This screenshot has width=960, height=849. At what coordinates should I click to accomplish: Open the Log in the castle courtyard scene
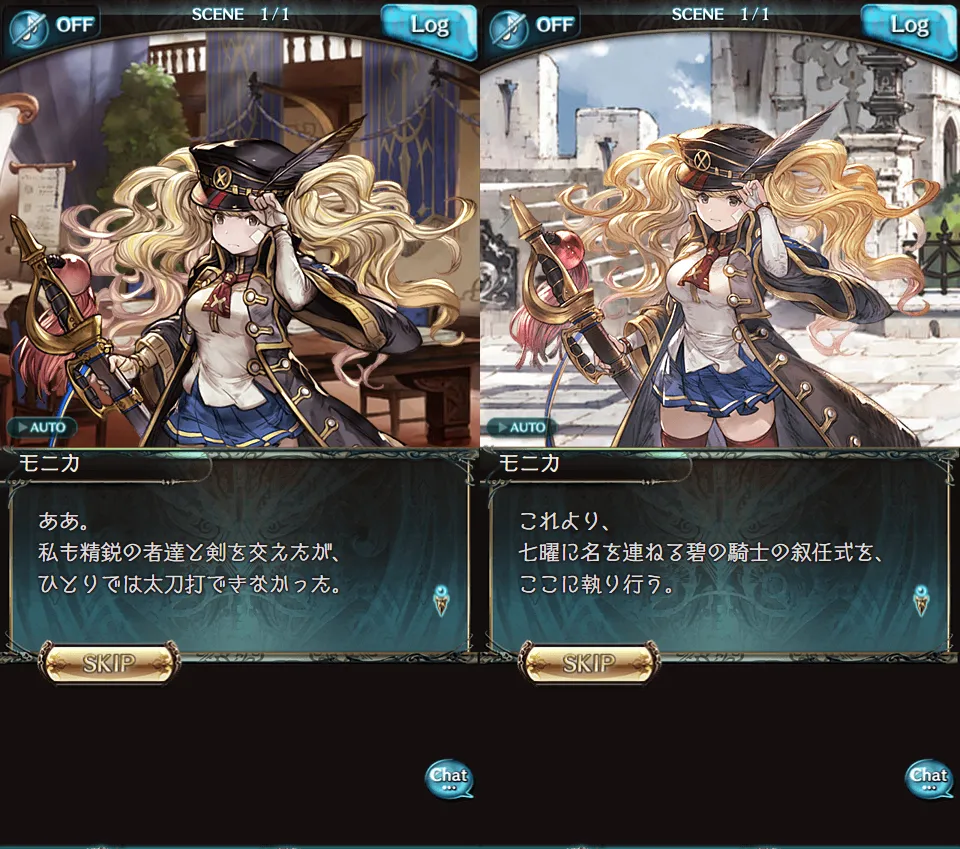(x=908, y=26)
